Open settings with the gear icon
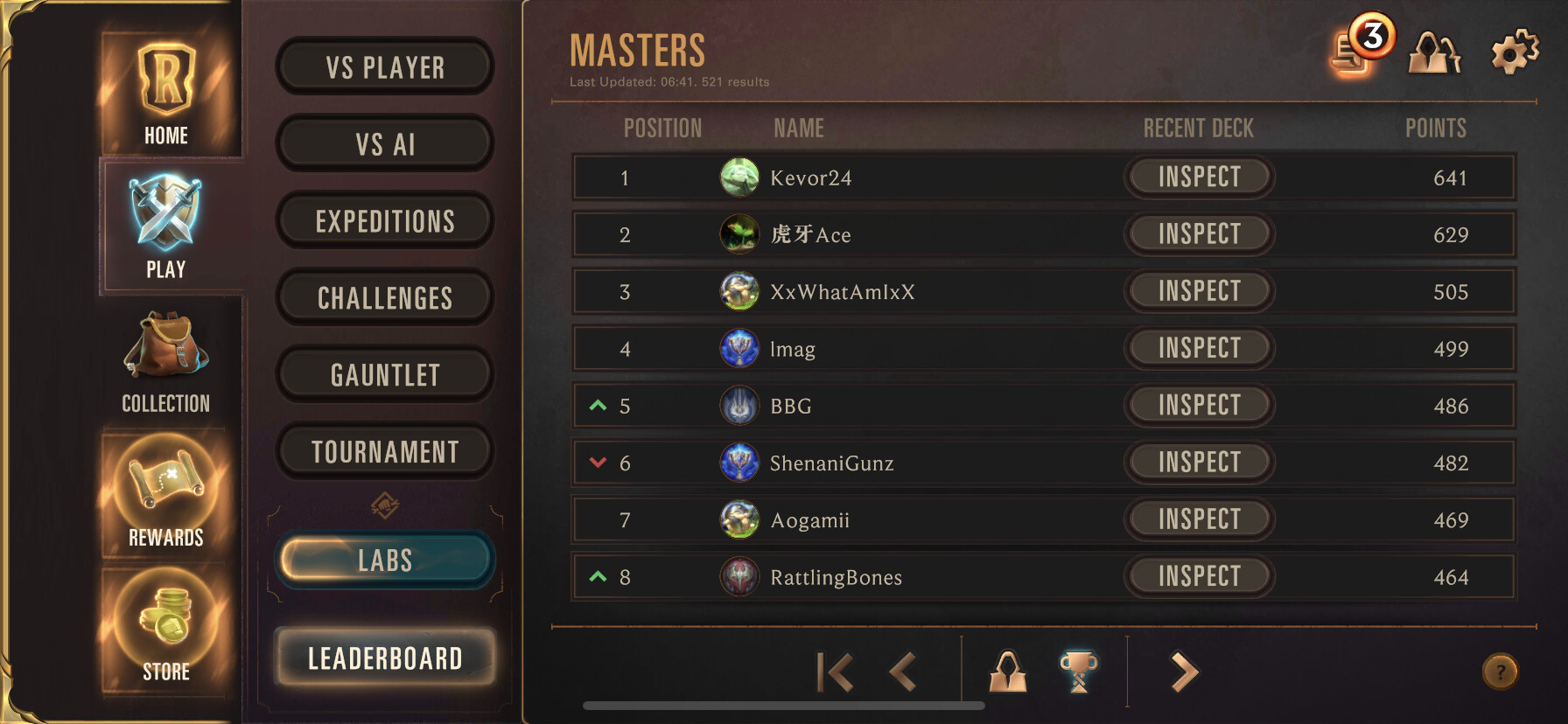 pos(1515,52)
